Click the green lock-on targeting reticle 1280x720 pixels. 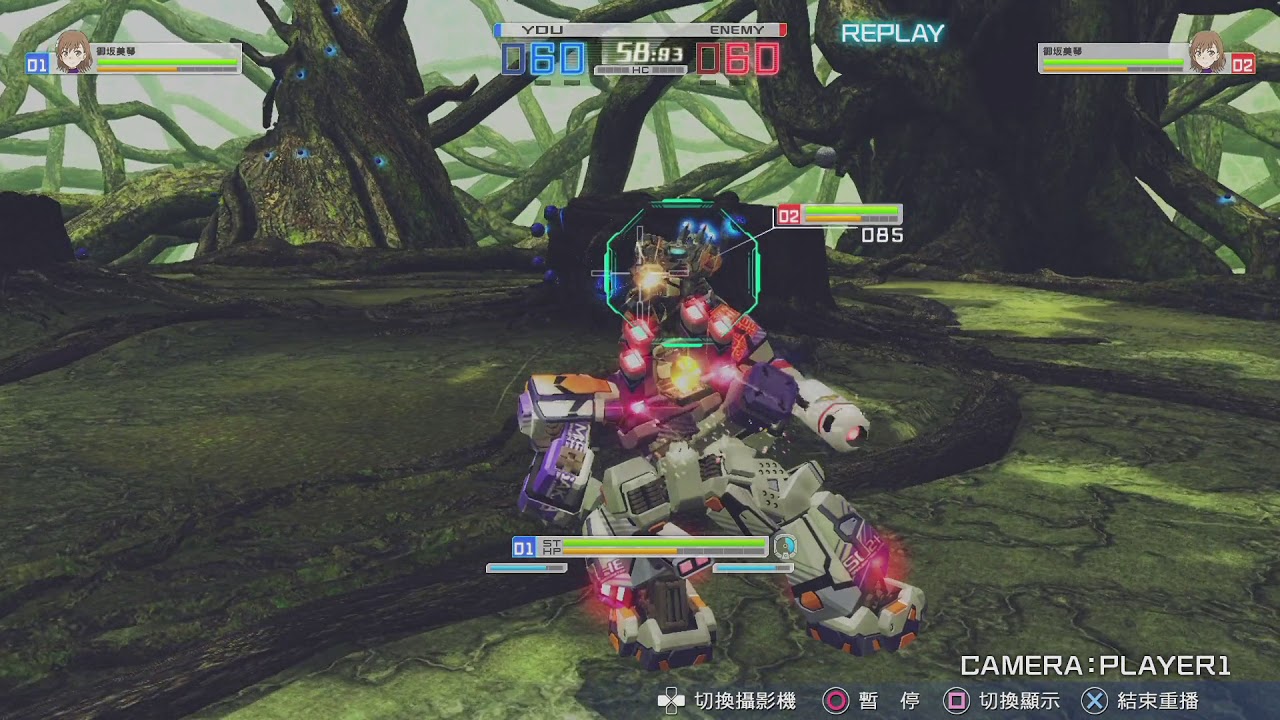click(x=684, y=262)
